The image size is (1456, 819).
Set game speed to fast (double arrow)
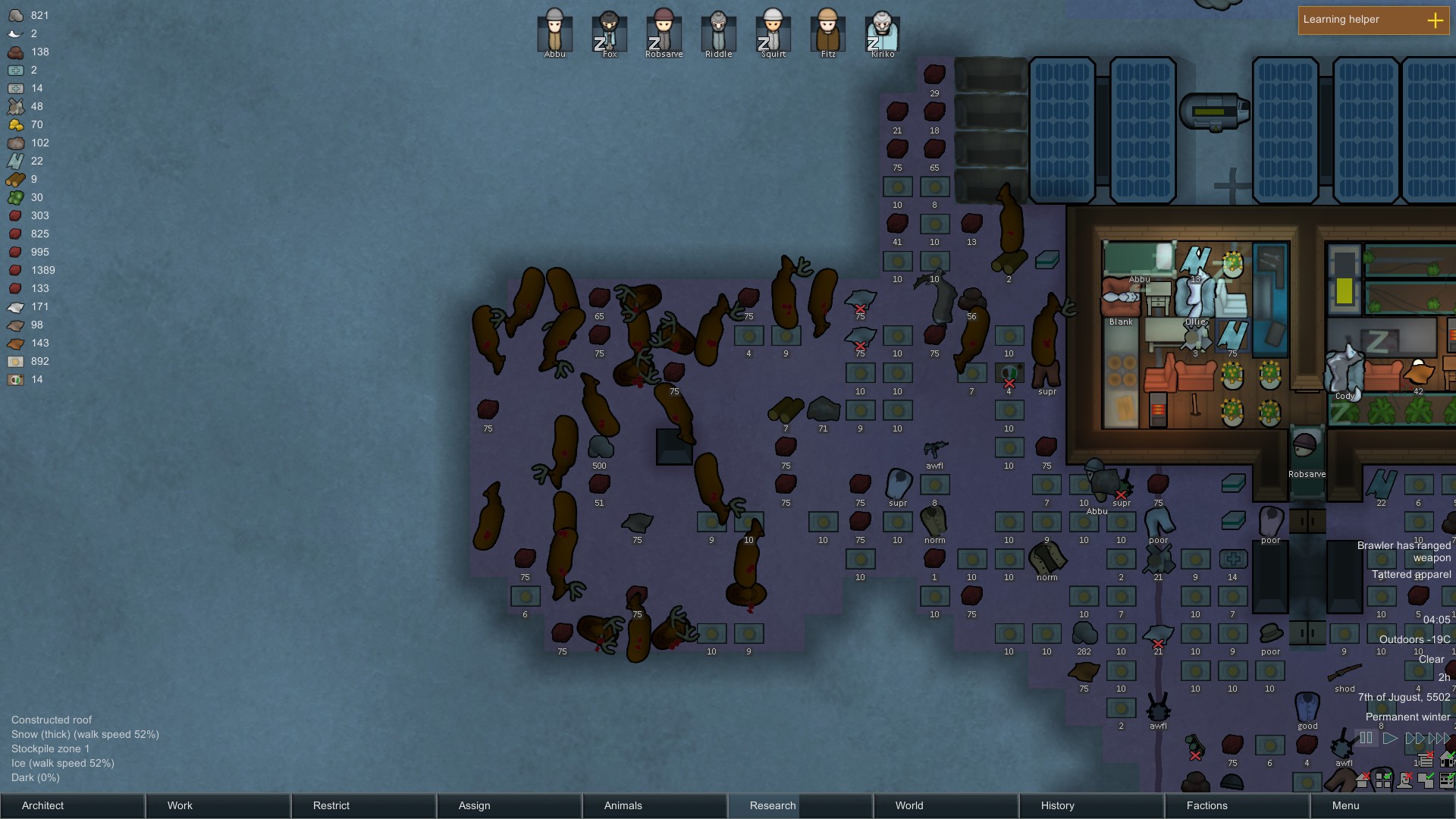[1414, 738]
